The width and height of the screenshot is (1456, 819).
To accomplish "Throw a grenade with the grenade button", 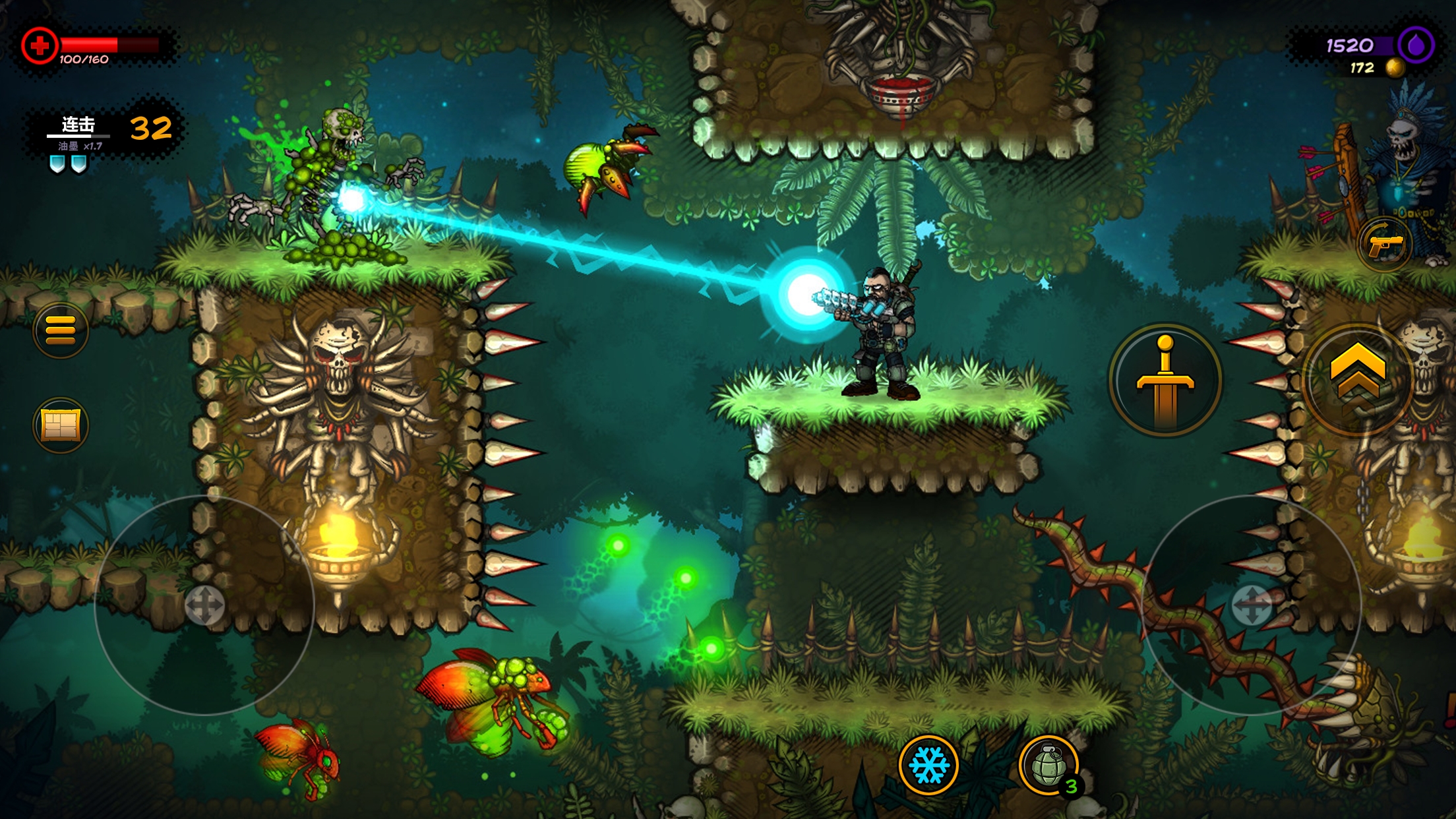I will [x=1048, y=766].
